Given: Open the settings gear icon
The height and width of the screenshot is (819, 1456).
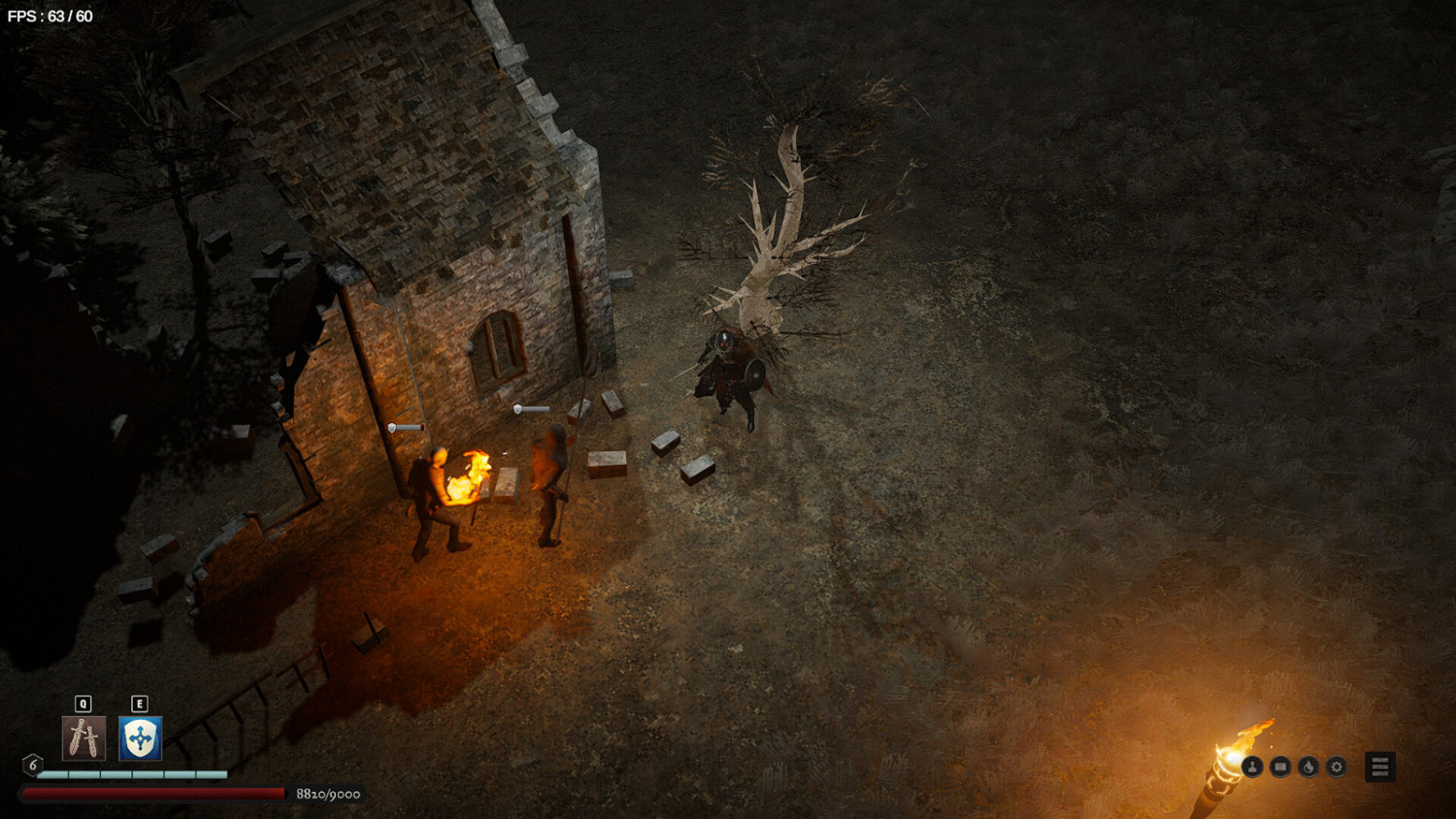Looking at the screenshot, I should [x=1338, y=767].
